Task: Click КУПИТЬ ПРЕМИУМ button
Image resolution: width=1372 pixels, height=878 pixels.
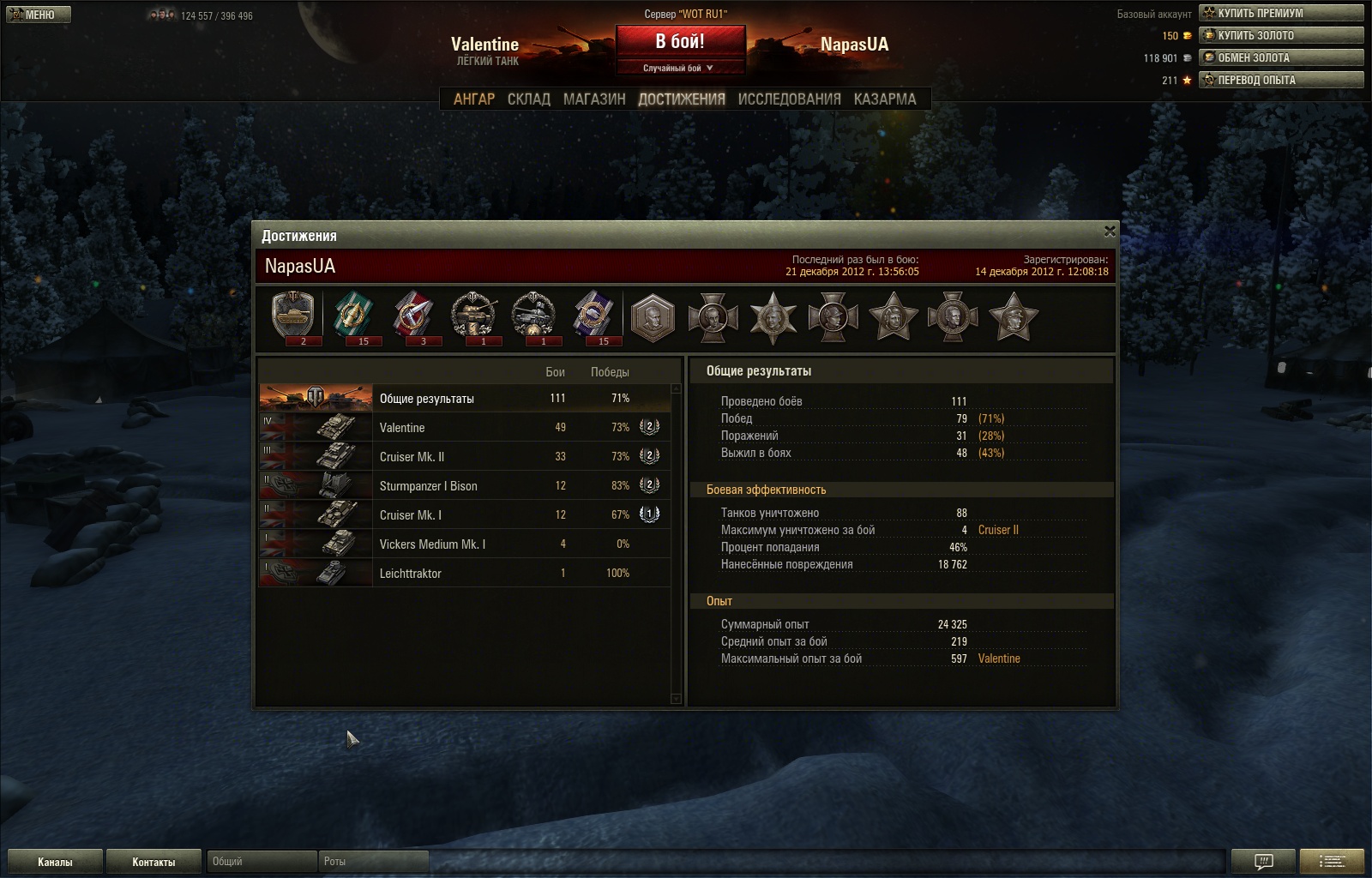Action: tap(1281, 13)
